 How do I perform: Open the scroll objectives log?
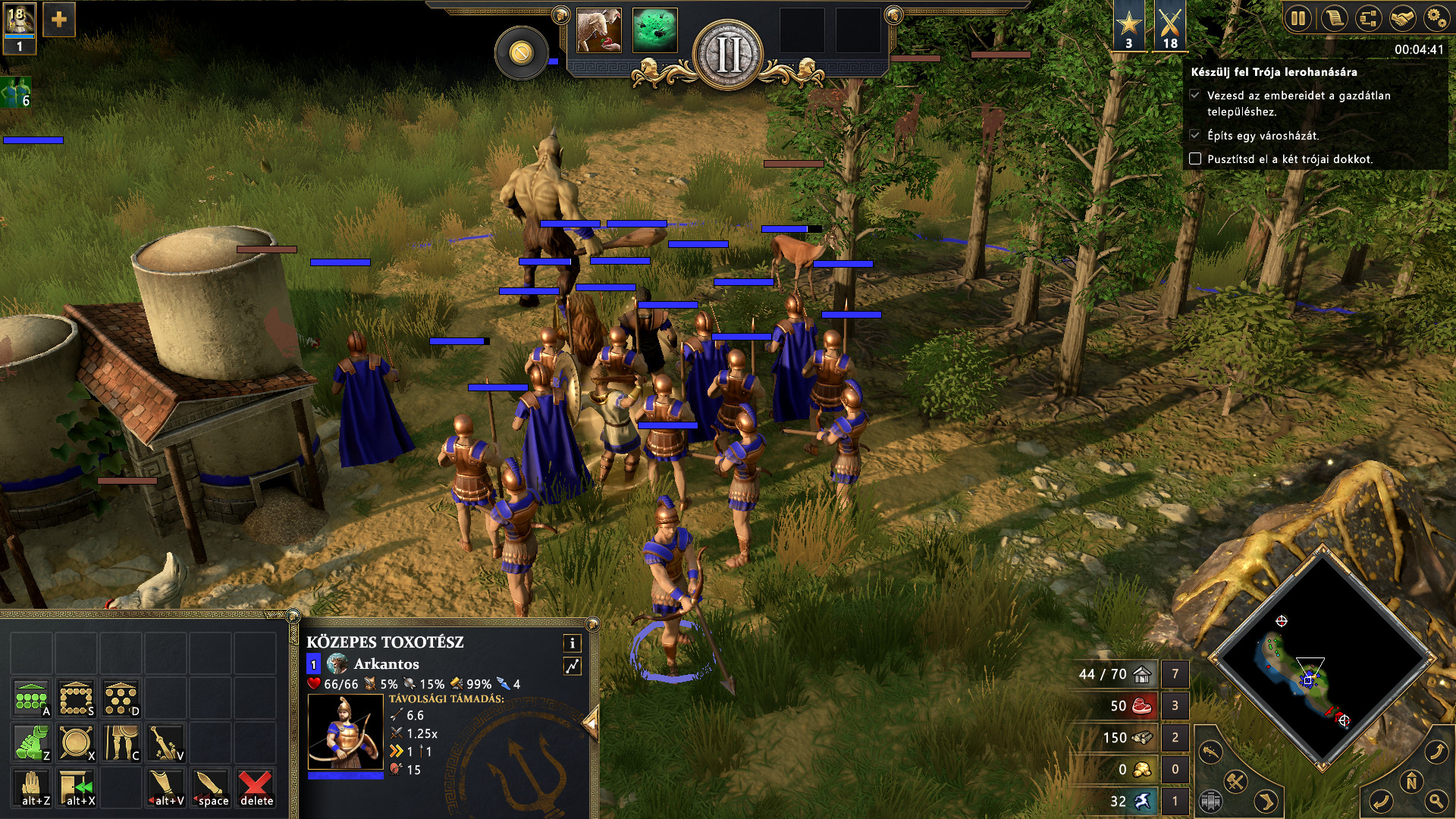(x=1334, y=18)
